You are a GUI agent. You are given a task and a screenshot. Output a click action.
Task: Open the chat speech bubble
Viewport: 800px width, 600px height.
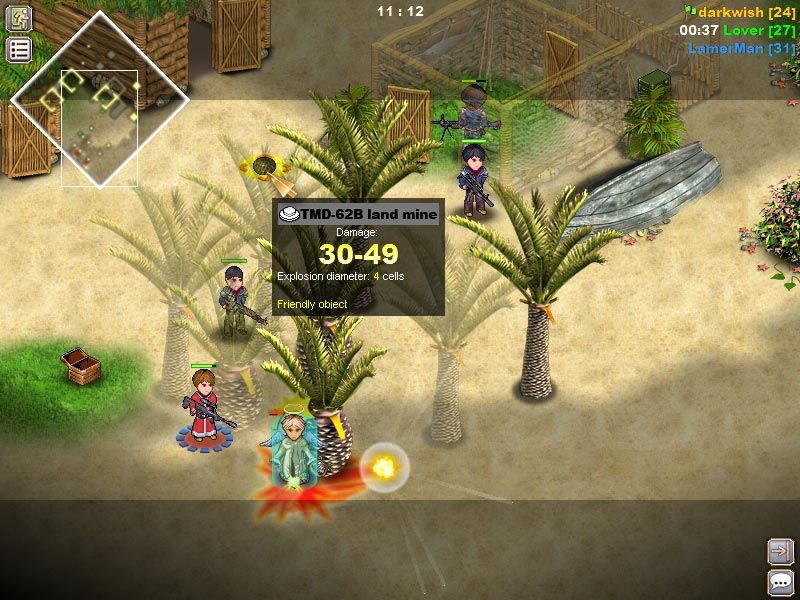[780, 581]
